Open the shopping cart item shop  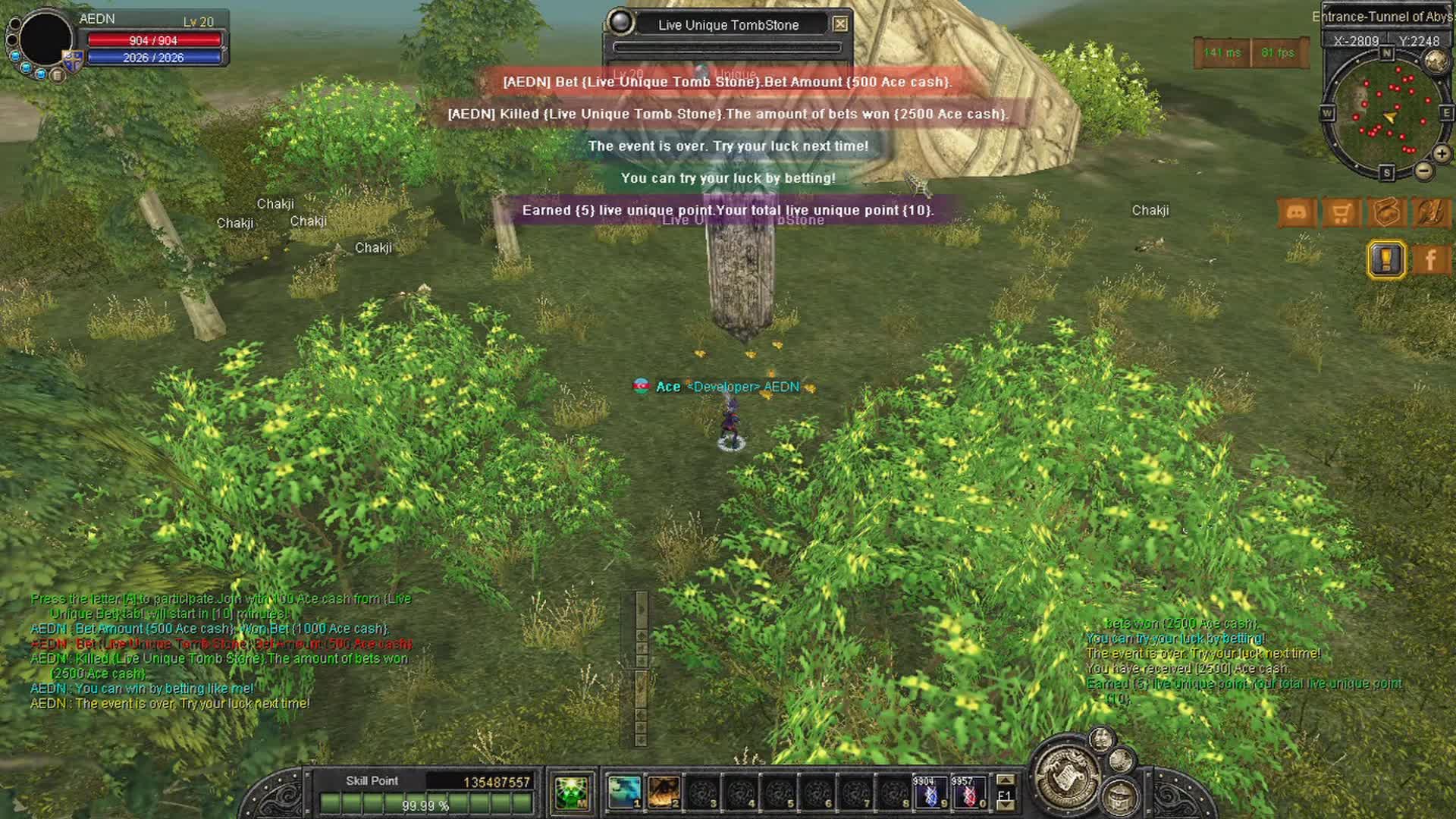1341,213
